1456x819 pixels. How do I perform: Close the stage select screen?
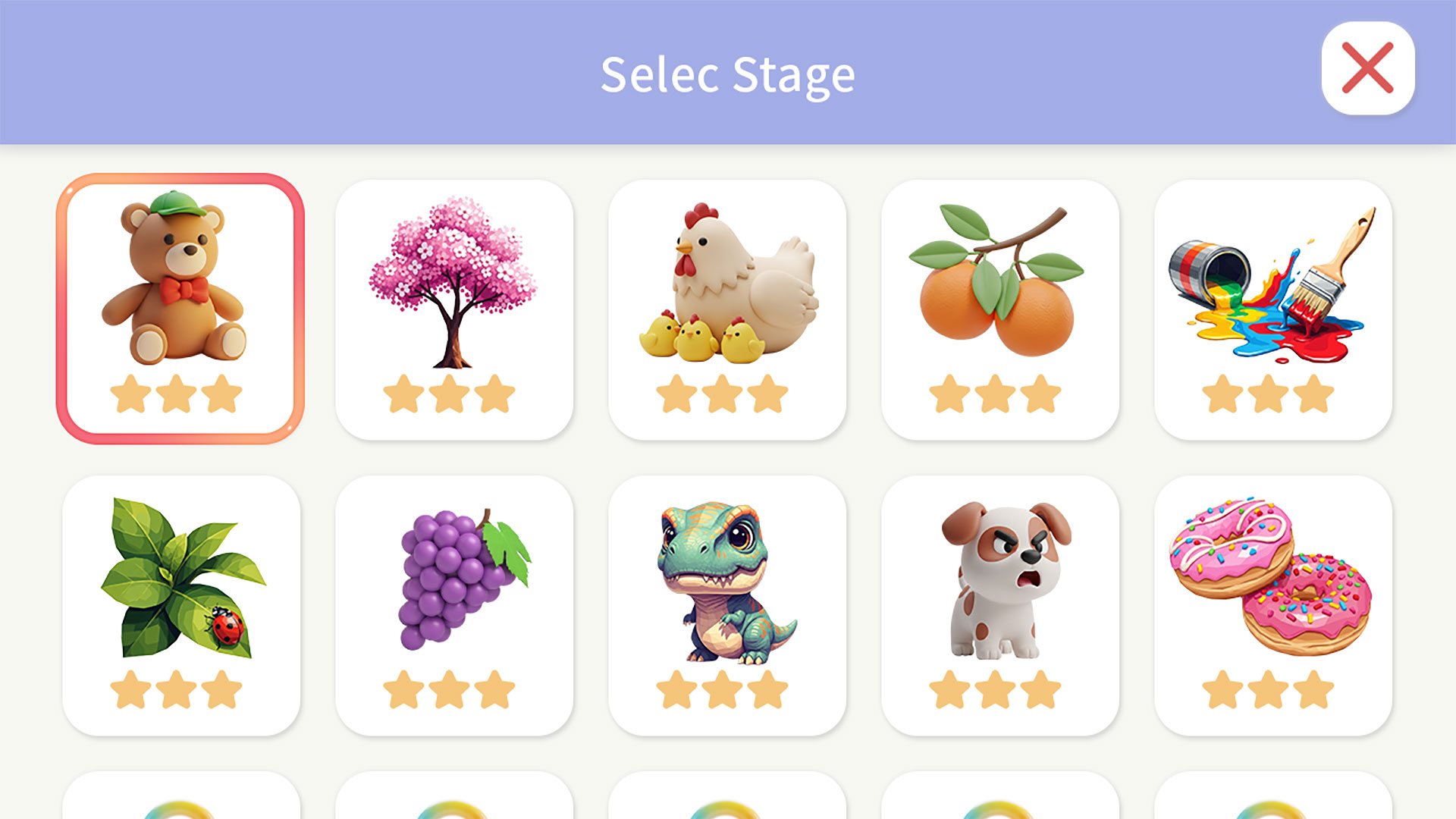(1367, 68)
